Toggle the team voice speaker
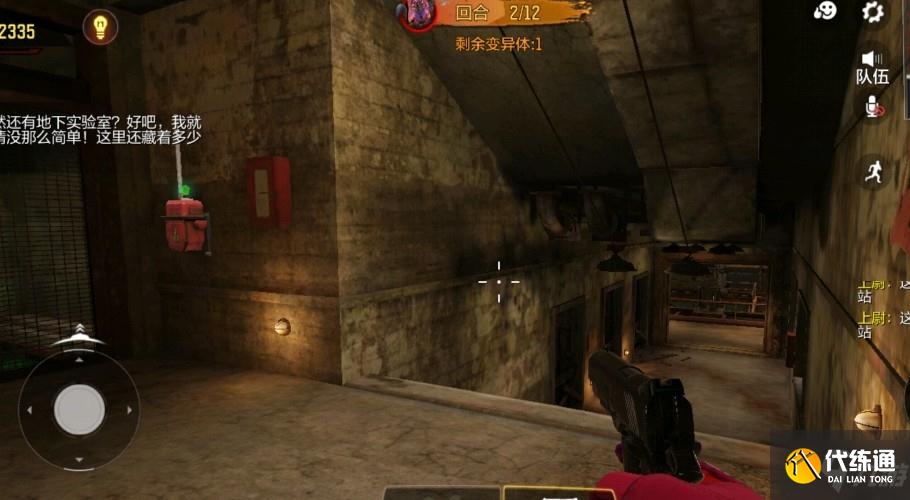The height and width of the screenshot is (500, 910). tap(873, 60)
